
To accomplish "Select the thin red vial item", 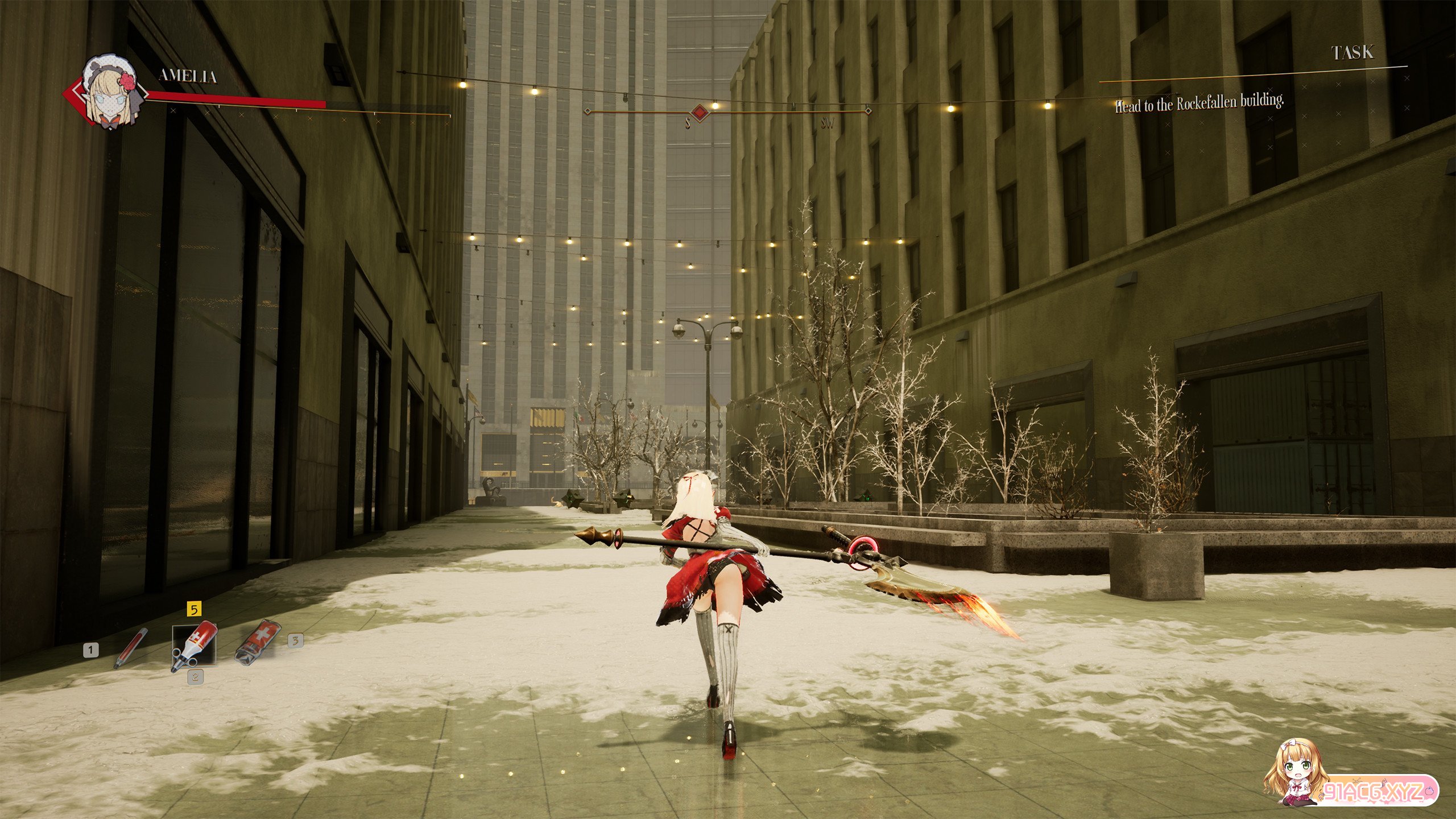I will pyautogui.click(x=130, y=648).
